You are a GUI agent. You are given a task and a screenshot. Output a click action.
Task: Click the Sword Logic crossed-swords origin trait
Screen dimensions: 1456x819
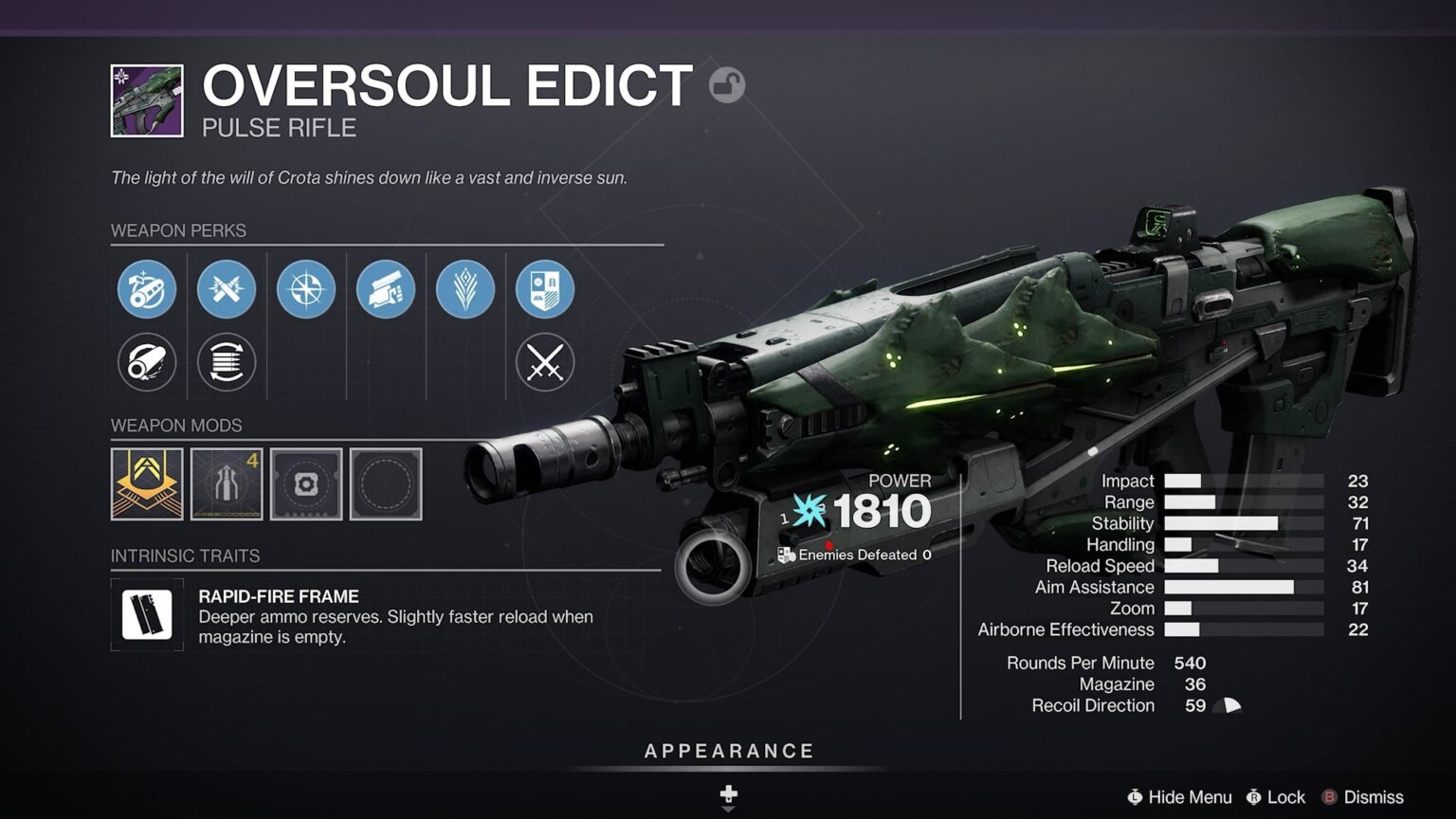543,362
